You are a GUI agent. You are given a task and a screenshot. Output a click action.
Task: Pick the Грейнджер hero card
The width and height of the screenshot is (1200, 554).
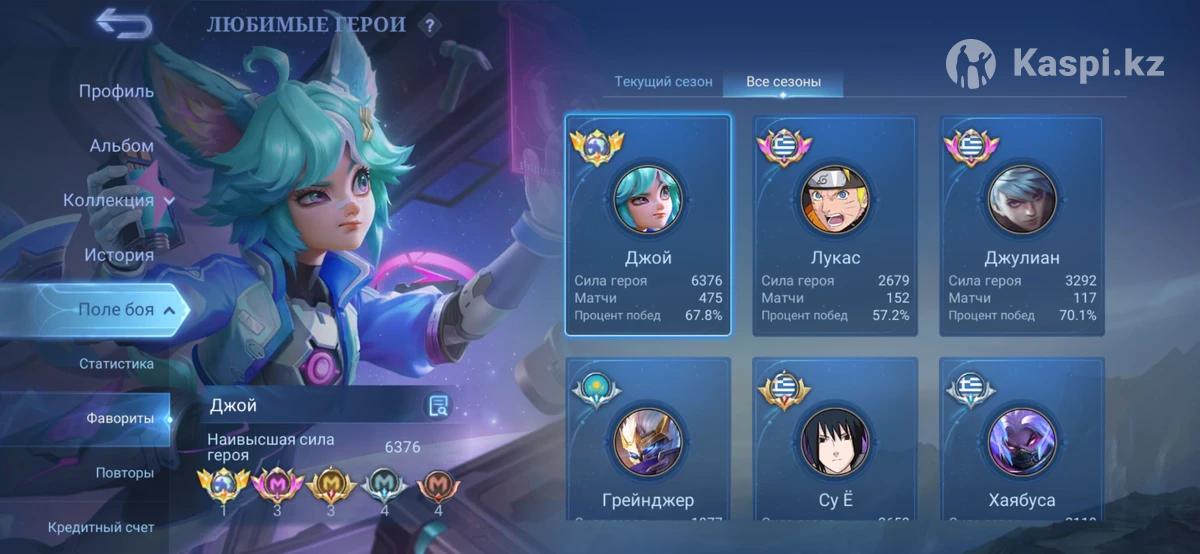(x=648, y=440)
